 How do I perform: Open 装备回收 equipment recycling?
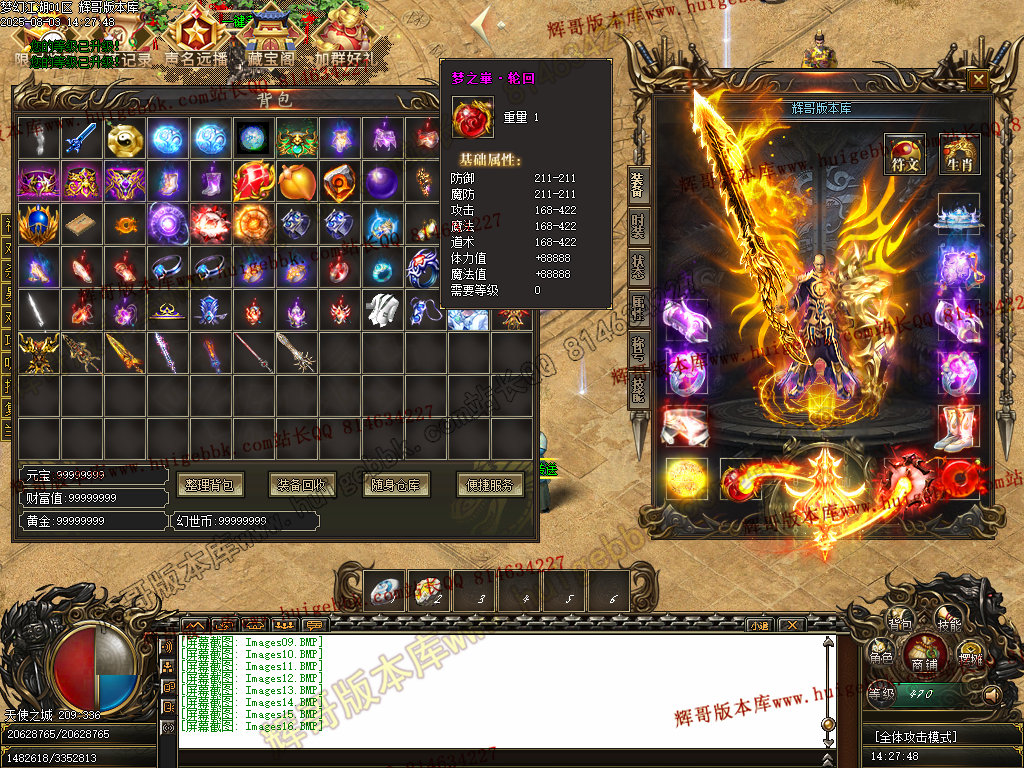point(302,485)
